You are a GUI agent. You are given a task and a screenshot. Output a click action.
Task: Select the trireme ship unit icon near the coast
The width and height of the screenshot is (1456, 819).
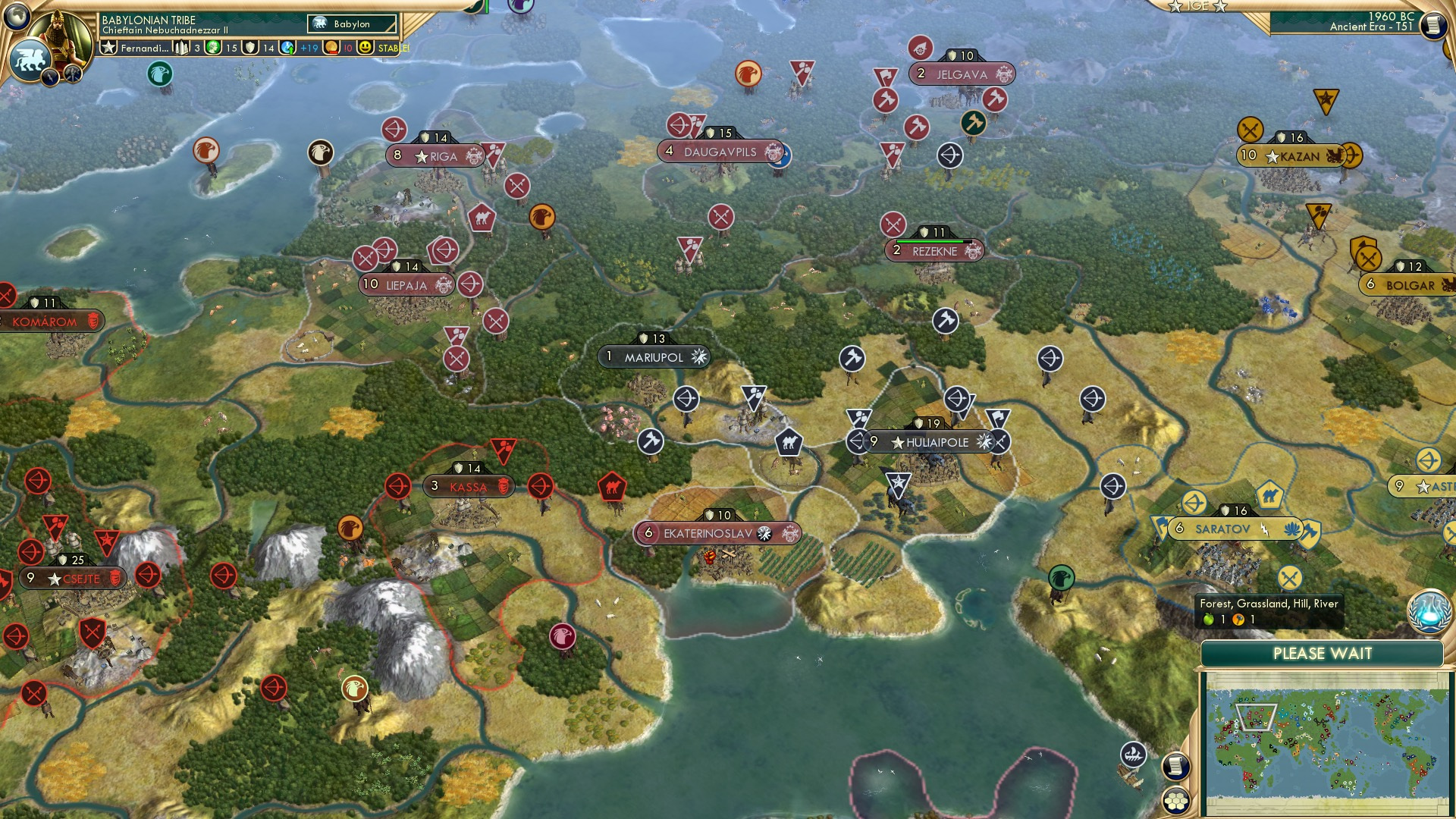tap(1134, 755)
